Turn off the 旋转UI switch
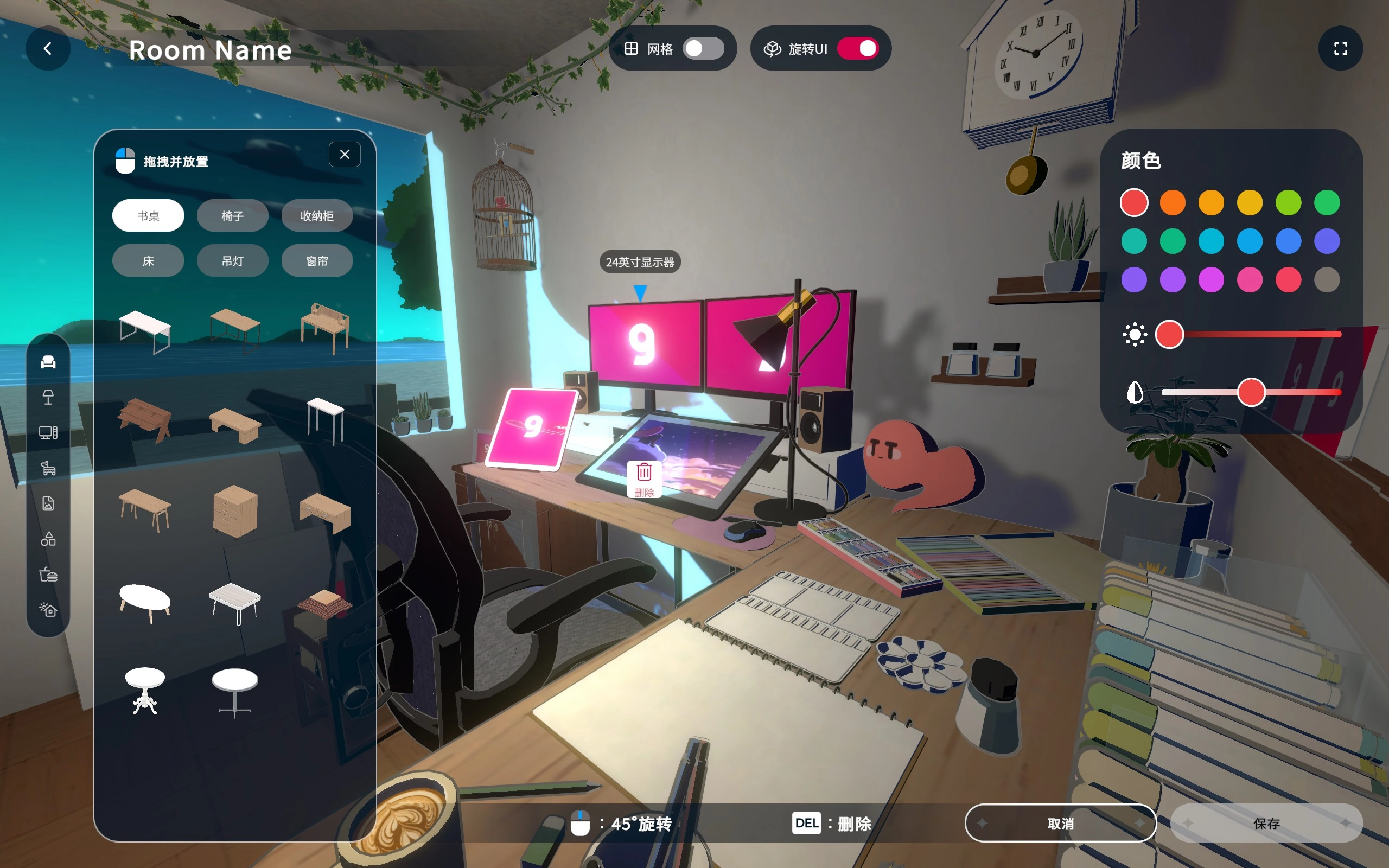This screenshot has height=868, width=1389. pos(857,49)
